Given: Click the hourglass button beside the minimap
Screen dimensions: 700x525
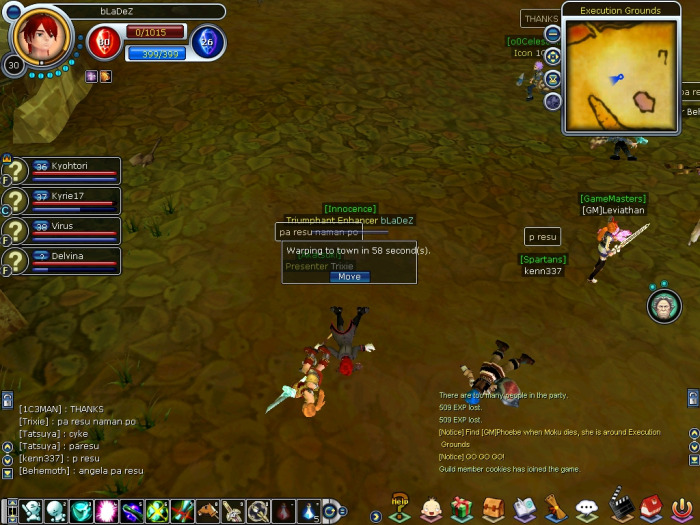Looking at the screenshot, I should click(553, 79).
